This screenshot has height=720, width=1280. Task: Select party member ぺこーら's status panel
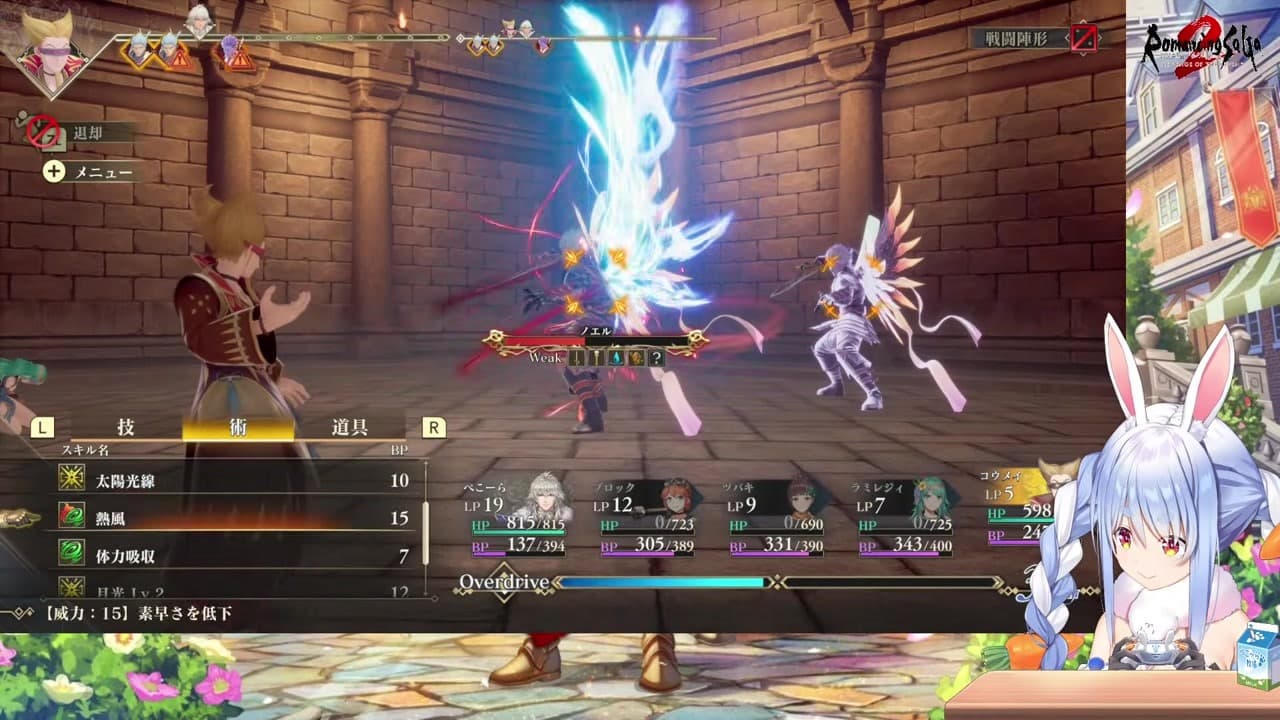[520, 517]
